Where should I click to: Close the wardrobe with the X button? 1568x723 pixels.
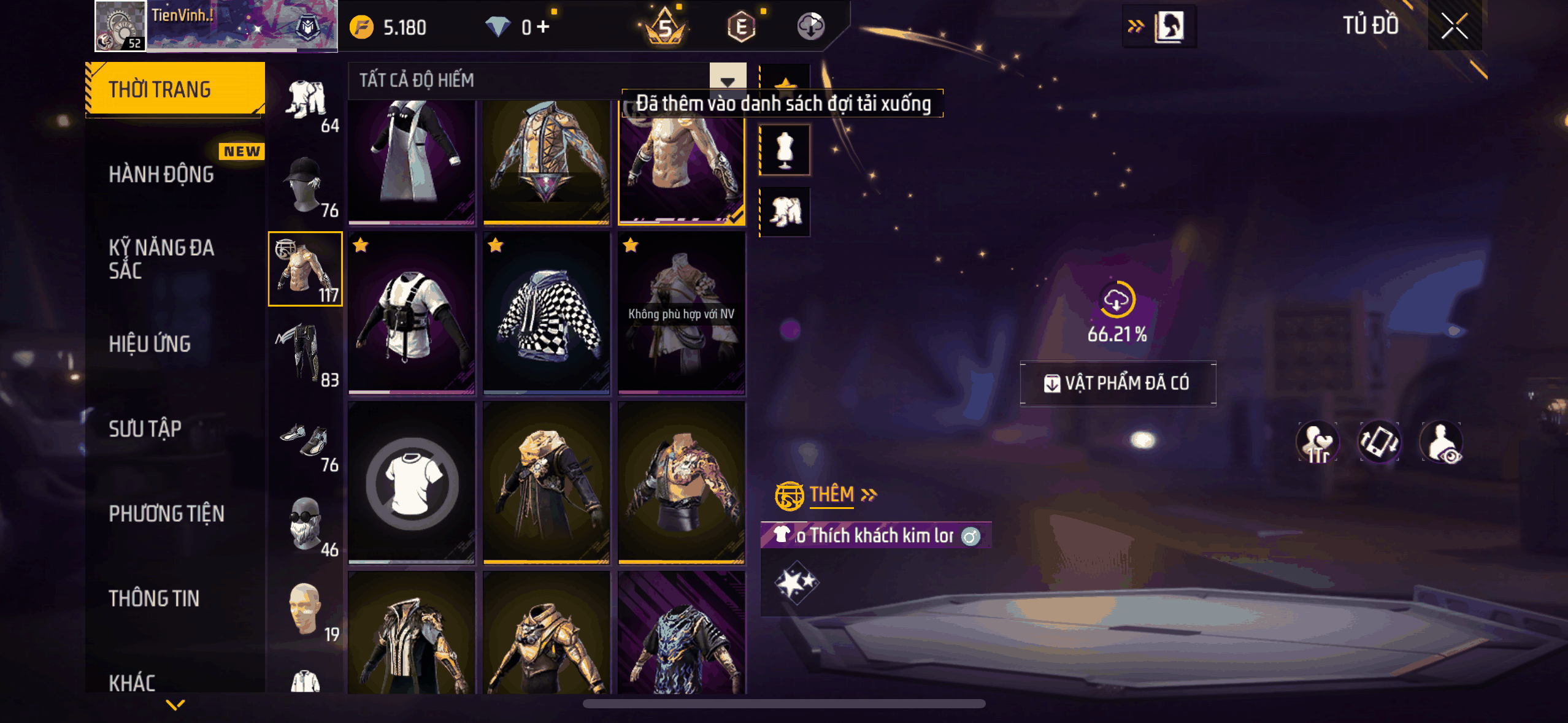pos(1454,26)
